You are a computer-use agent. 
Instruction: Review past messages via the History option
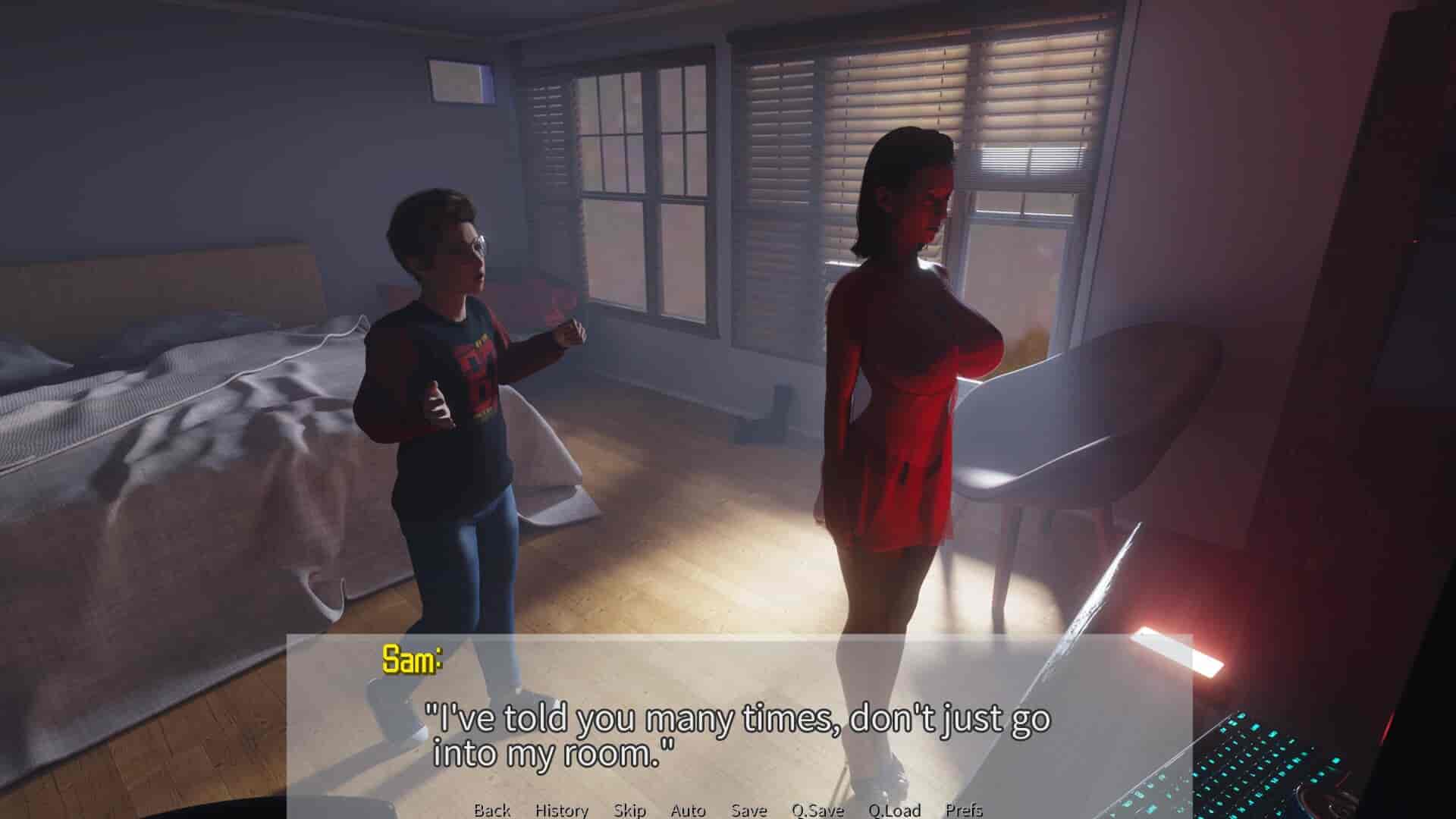tap(561, 811)
